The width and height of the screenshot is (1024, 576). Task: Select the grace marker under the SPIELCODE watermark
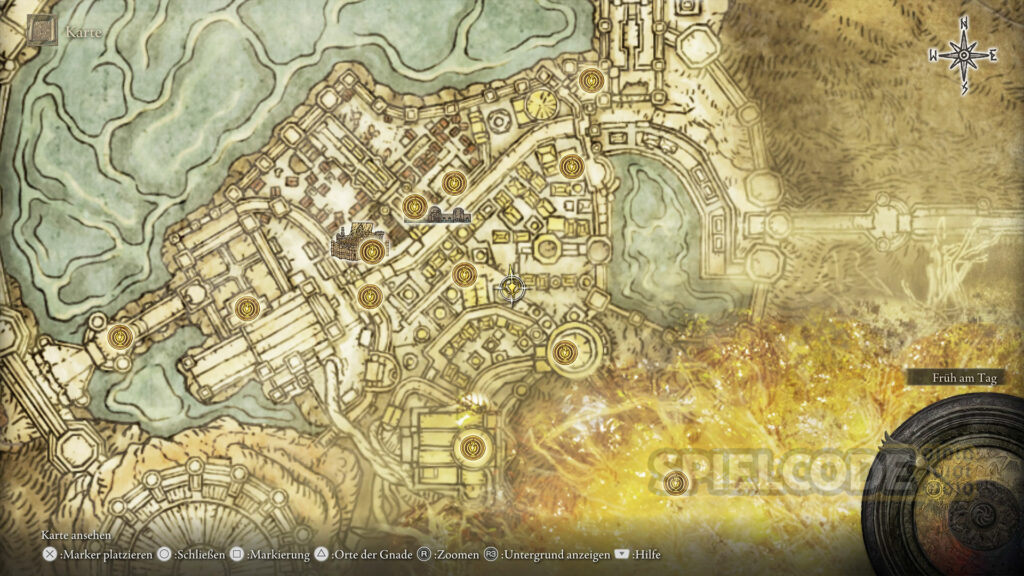pos(676,485)
